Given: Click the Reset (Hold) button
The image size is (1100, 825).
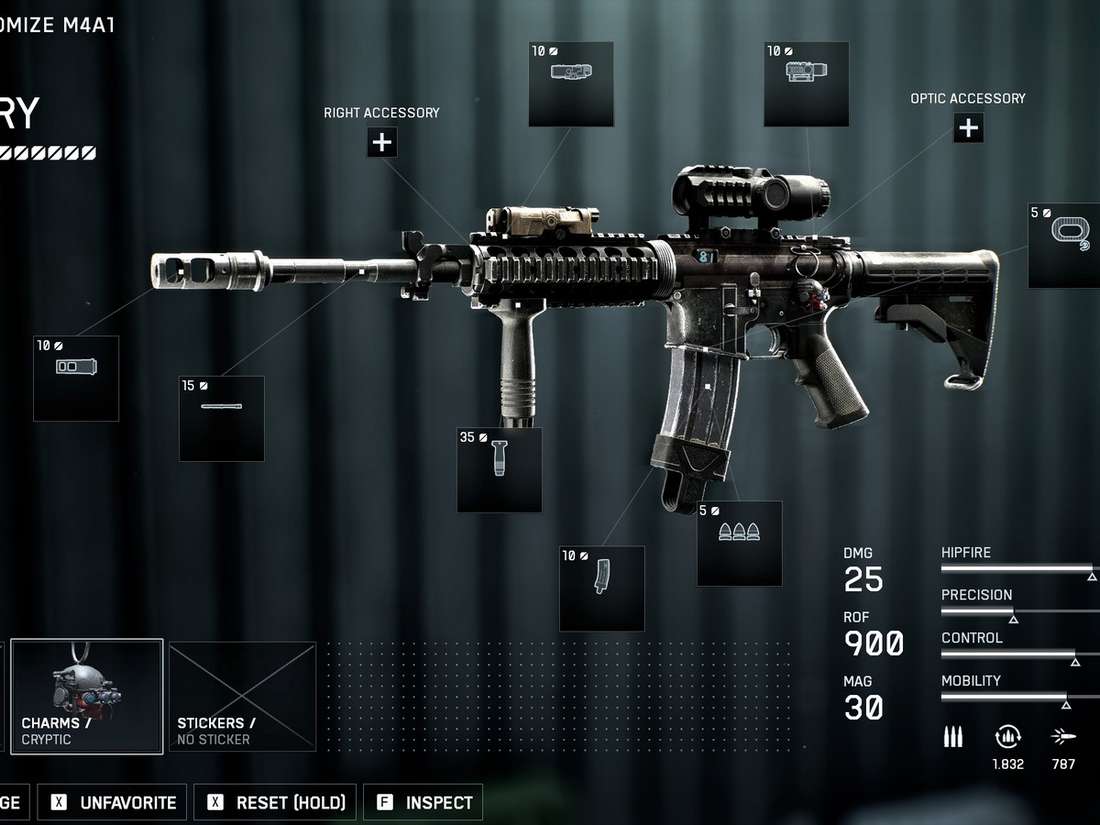Looking at the screenshot, I should [x=276, y=802].
